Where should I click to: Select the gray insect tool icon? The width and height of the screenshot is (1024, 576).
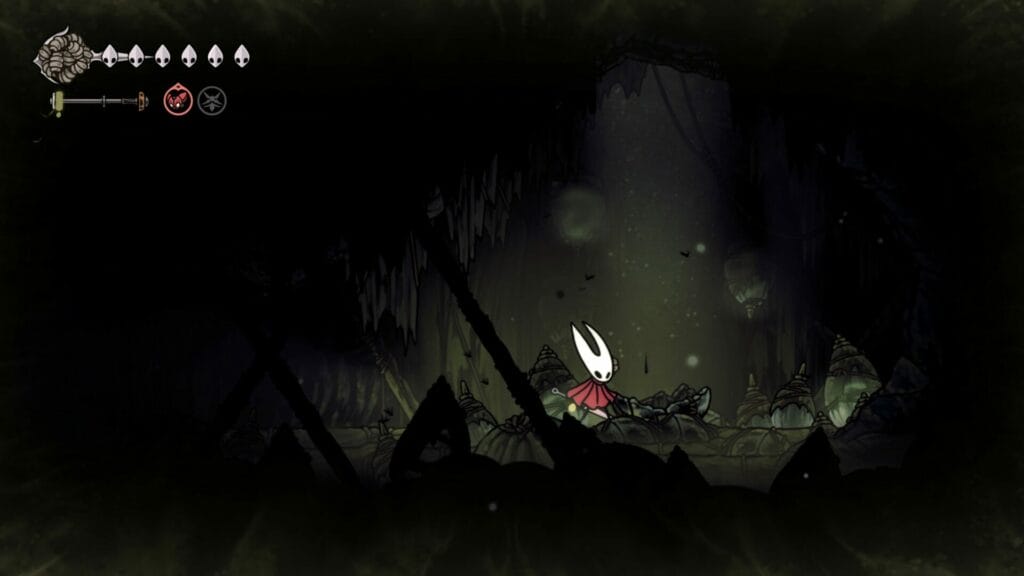pos(211,100)
